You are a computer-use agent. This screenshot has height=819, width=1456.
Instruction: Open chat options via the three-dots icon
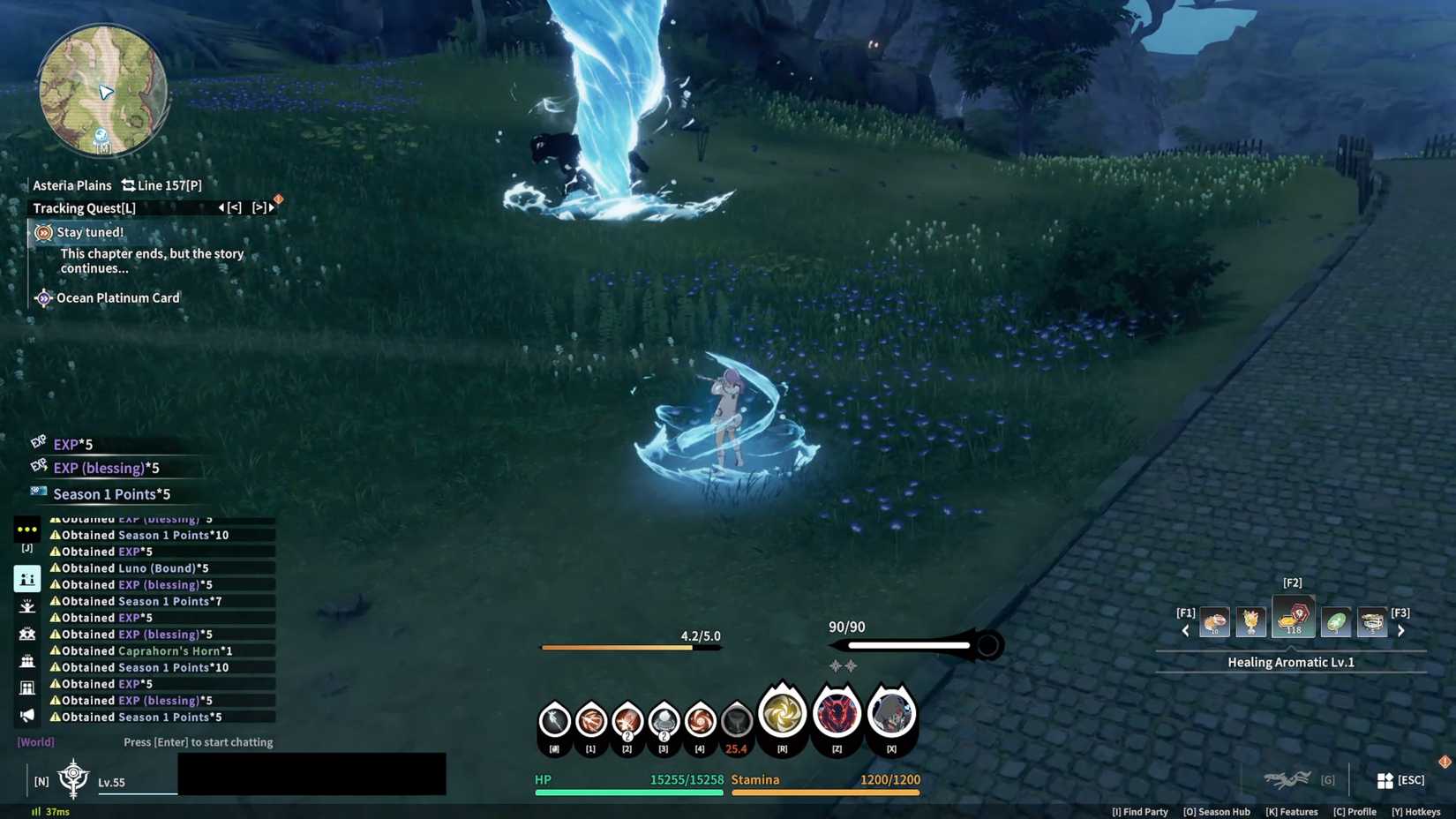pyautogui.click(x=27, y=529)
